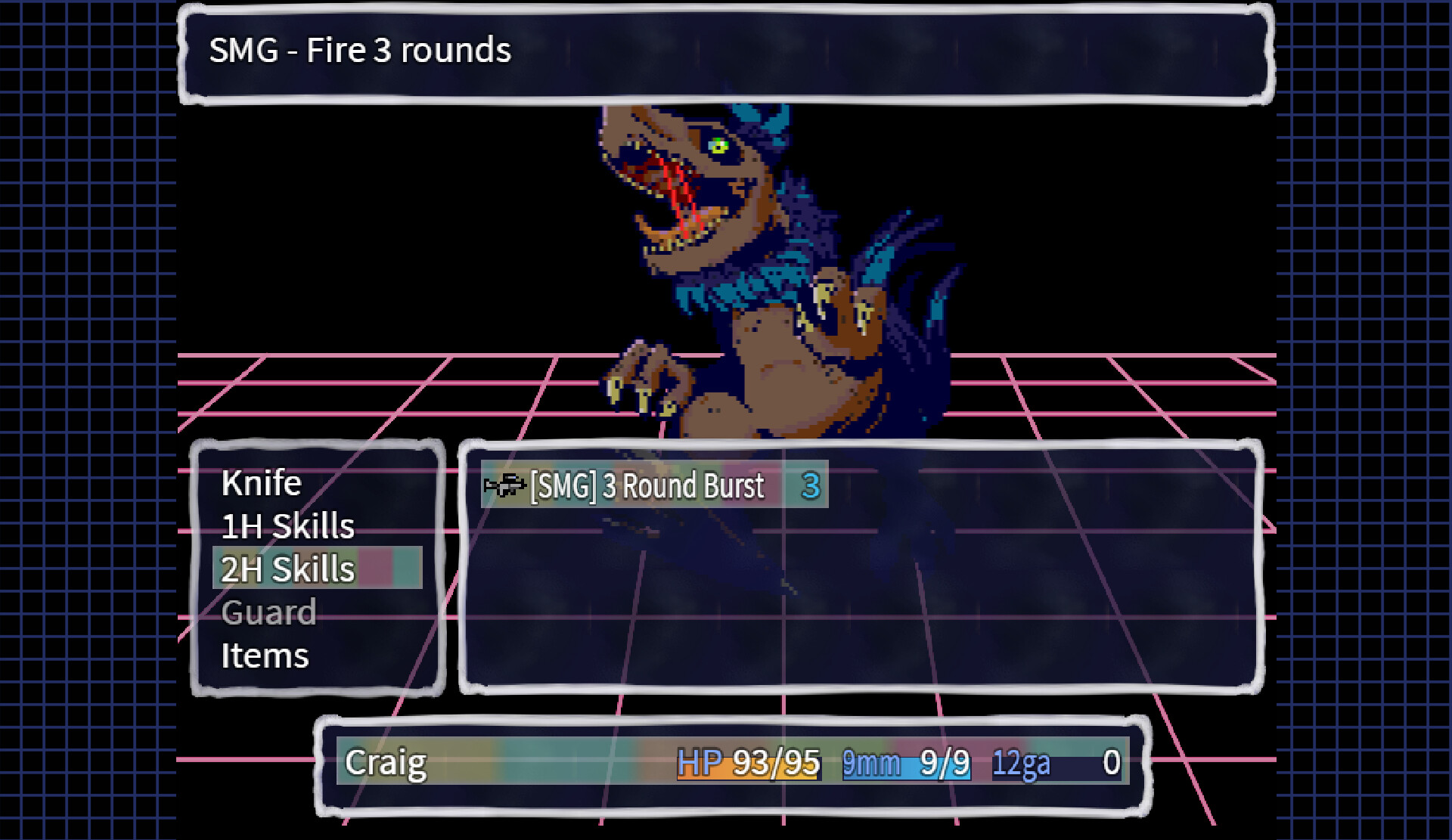1452x840 pixels.
Task: Select the greyed-out Guard command
Action: tap(268, 613)
